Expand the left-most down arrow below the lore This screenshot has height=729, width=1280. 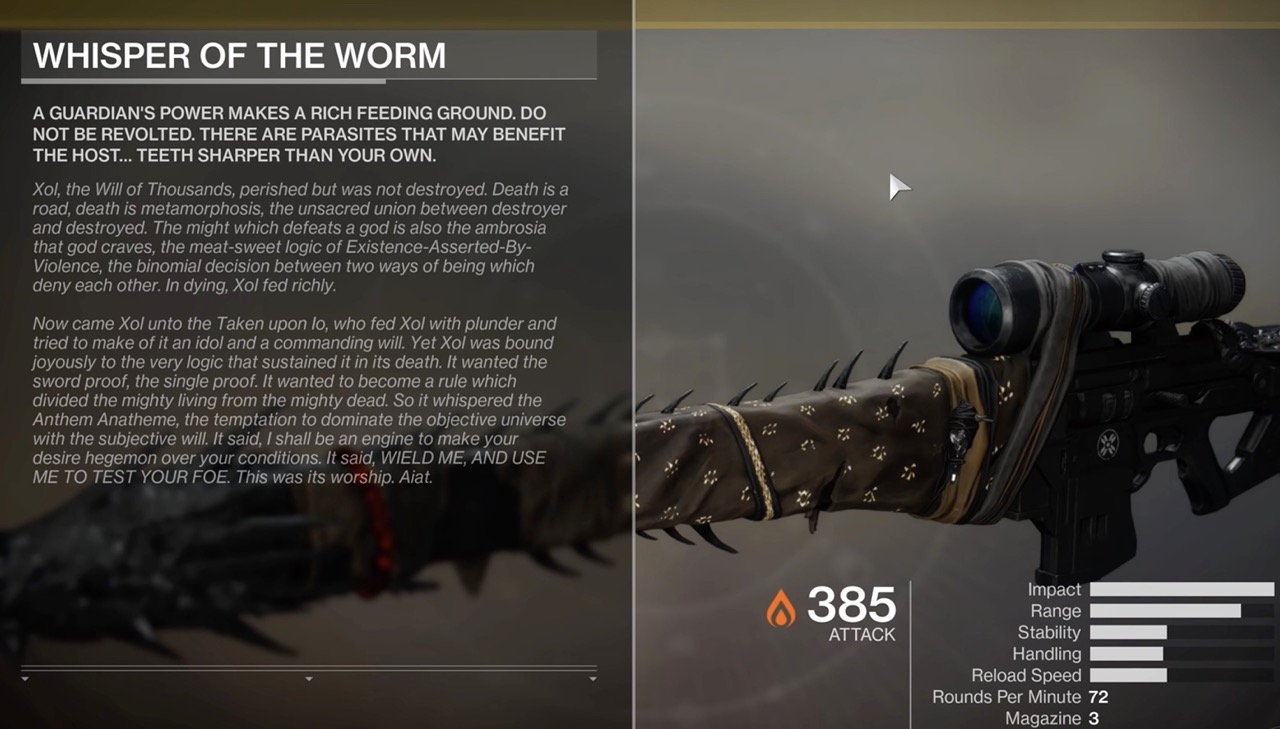click(x=25, y=678)
